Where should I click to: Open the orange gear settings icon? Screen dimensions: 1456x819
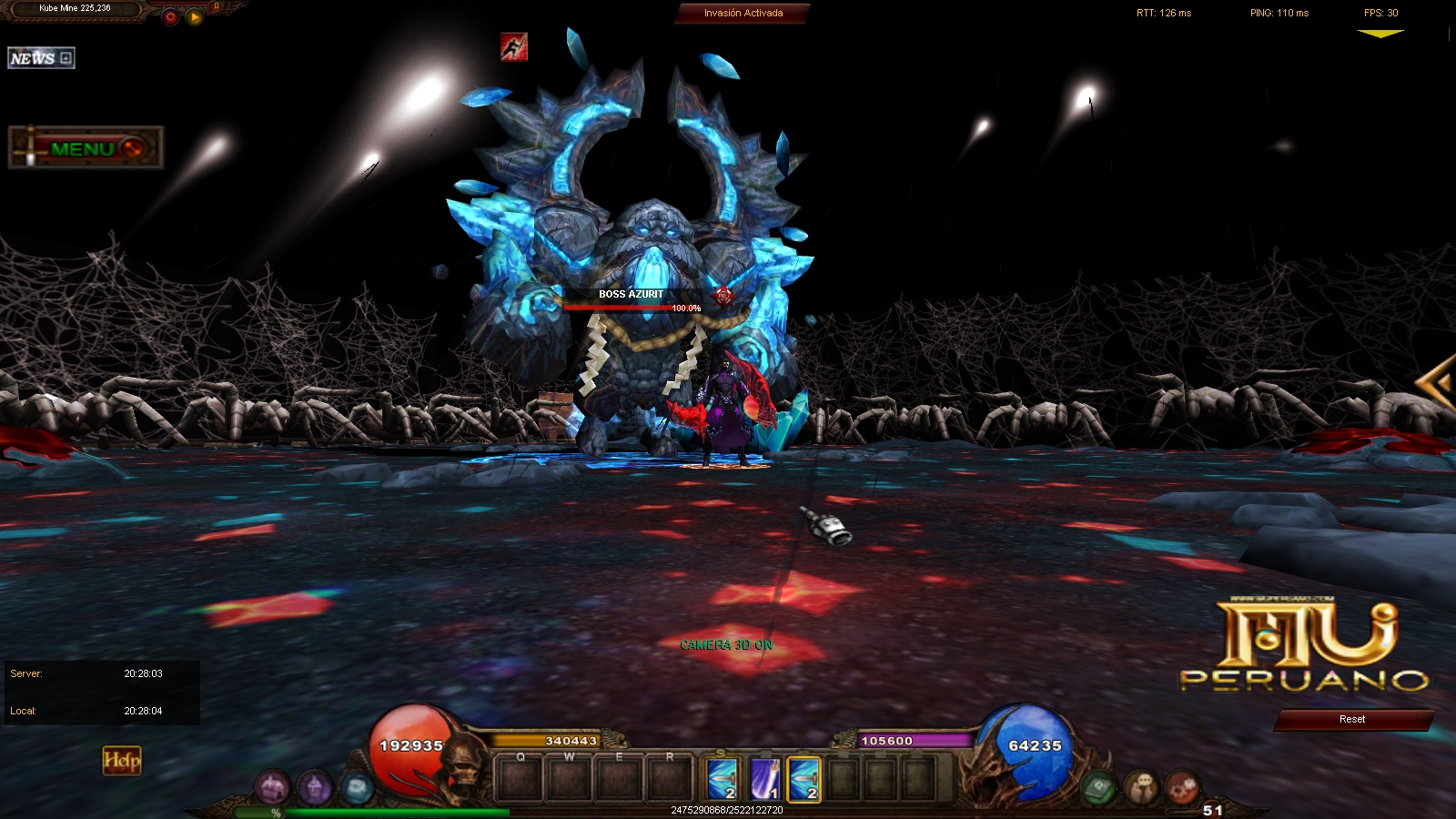click(x=170, y=17)
